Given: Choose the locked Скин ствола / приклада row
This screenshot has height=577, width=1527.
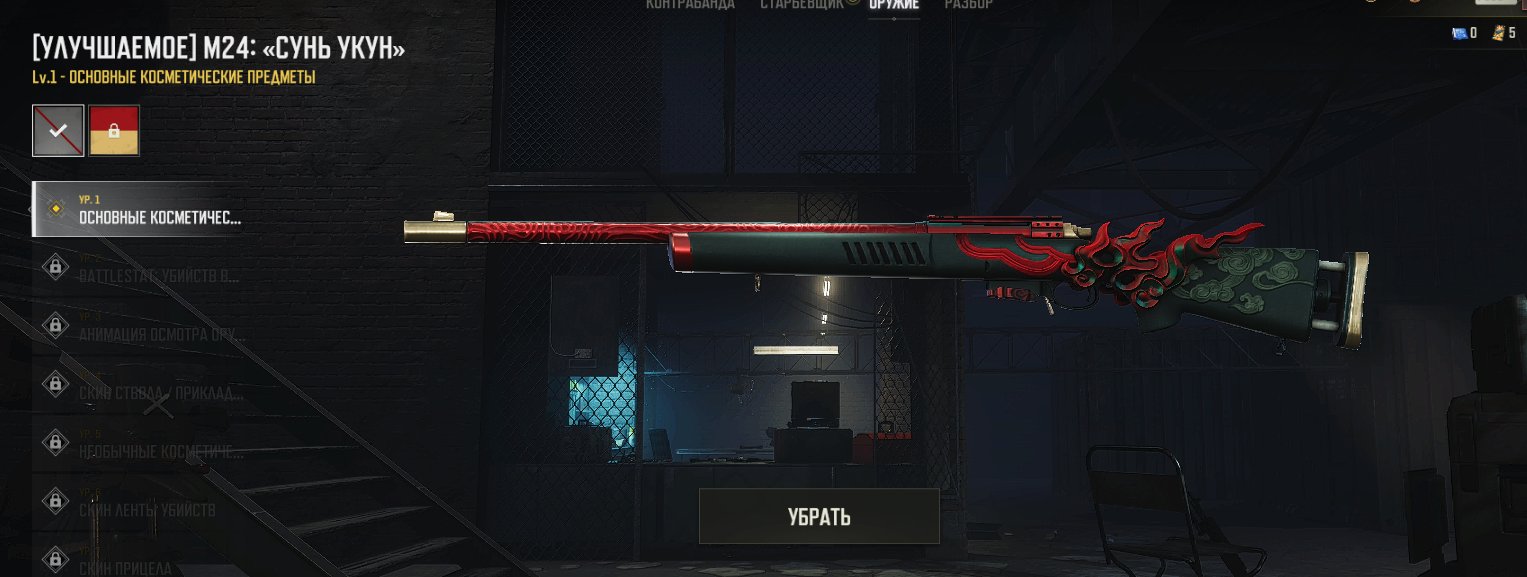Looking at the screenshot, I should pos(140,386).
